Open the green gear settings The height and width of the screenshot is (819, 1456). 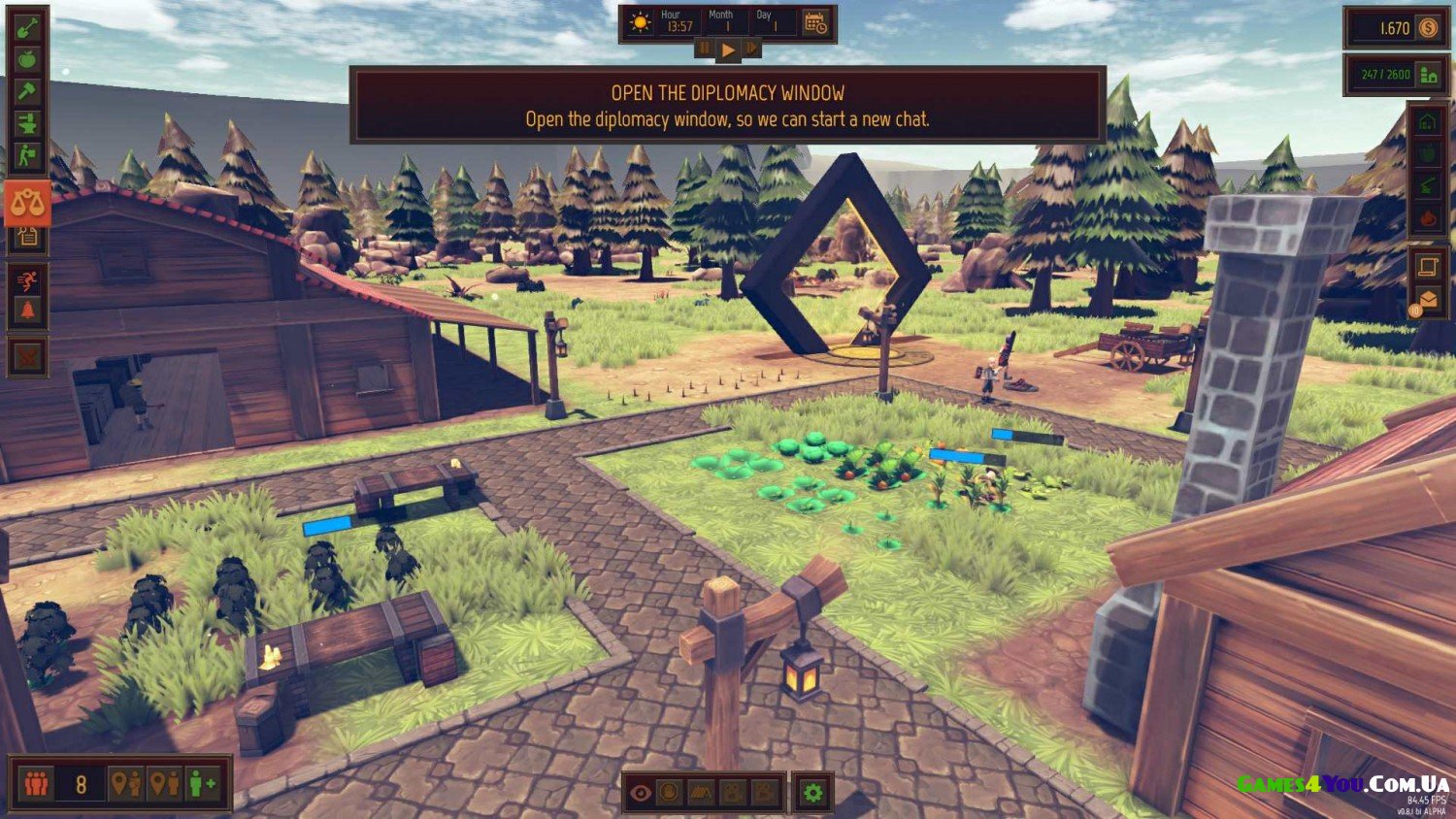pos(812,793)
